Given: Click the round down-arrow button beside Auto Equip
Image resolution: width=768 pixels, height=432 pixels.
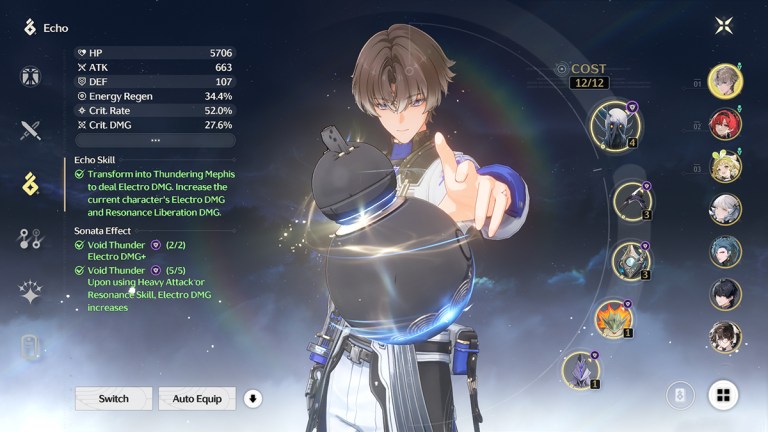Looking at the screenshot, I should tap(253, 399).
